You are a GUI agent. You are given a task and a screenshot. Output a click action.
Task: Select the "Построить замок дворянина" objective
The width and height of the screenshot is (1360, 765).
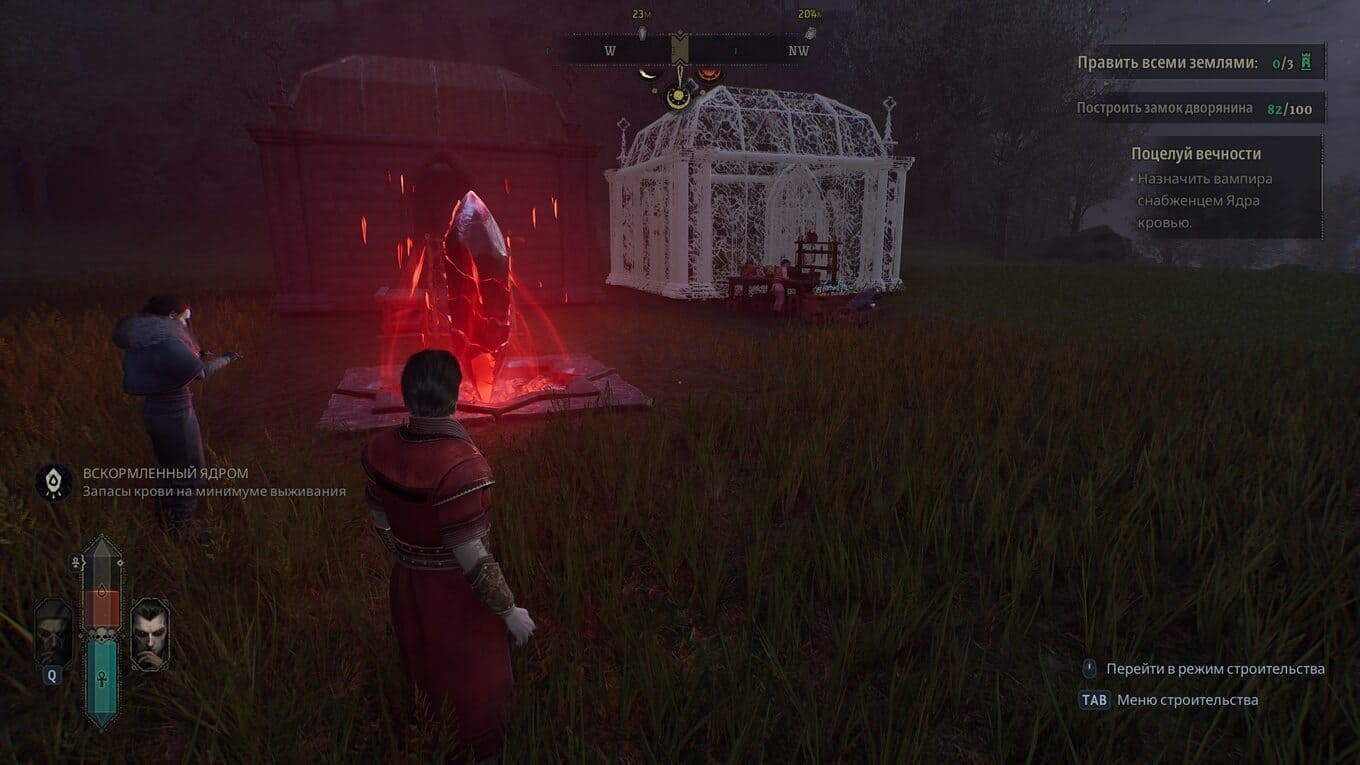tap(1164, 108)
